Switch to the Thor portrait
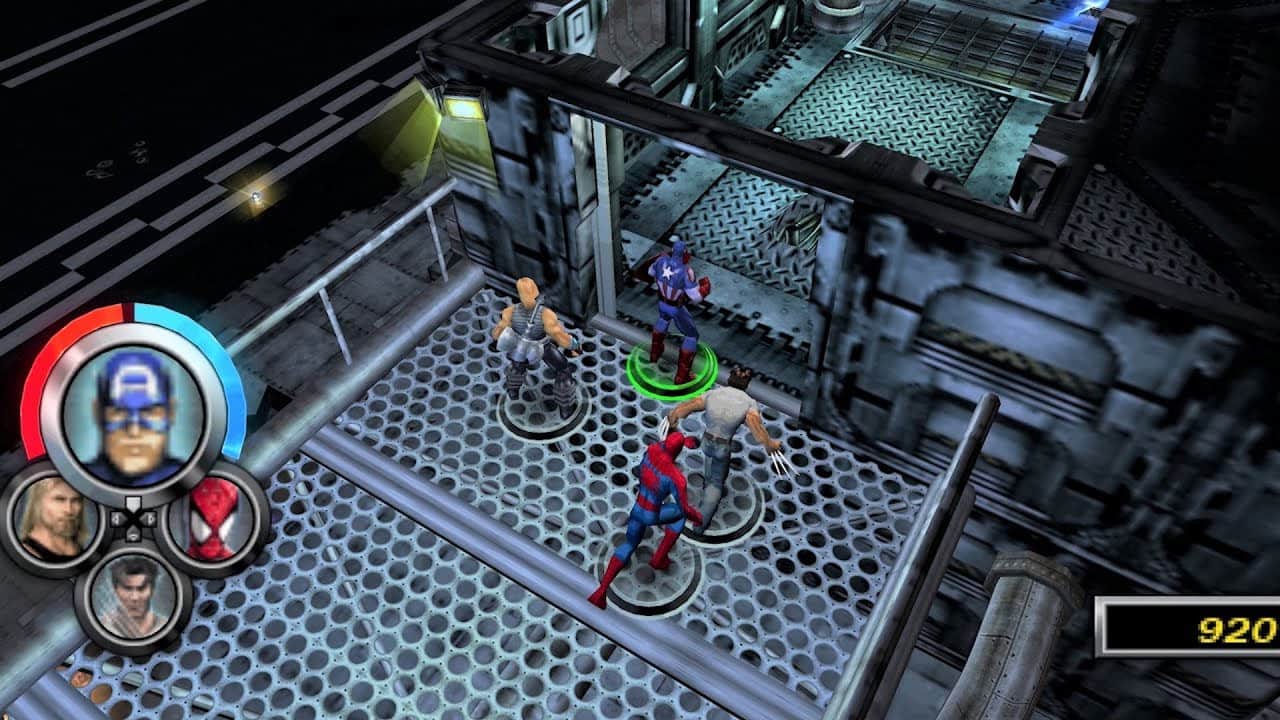Screen dimensions: 1280x720 (56, 518)
